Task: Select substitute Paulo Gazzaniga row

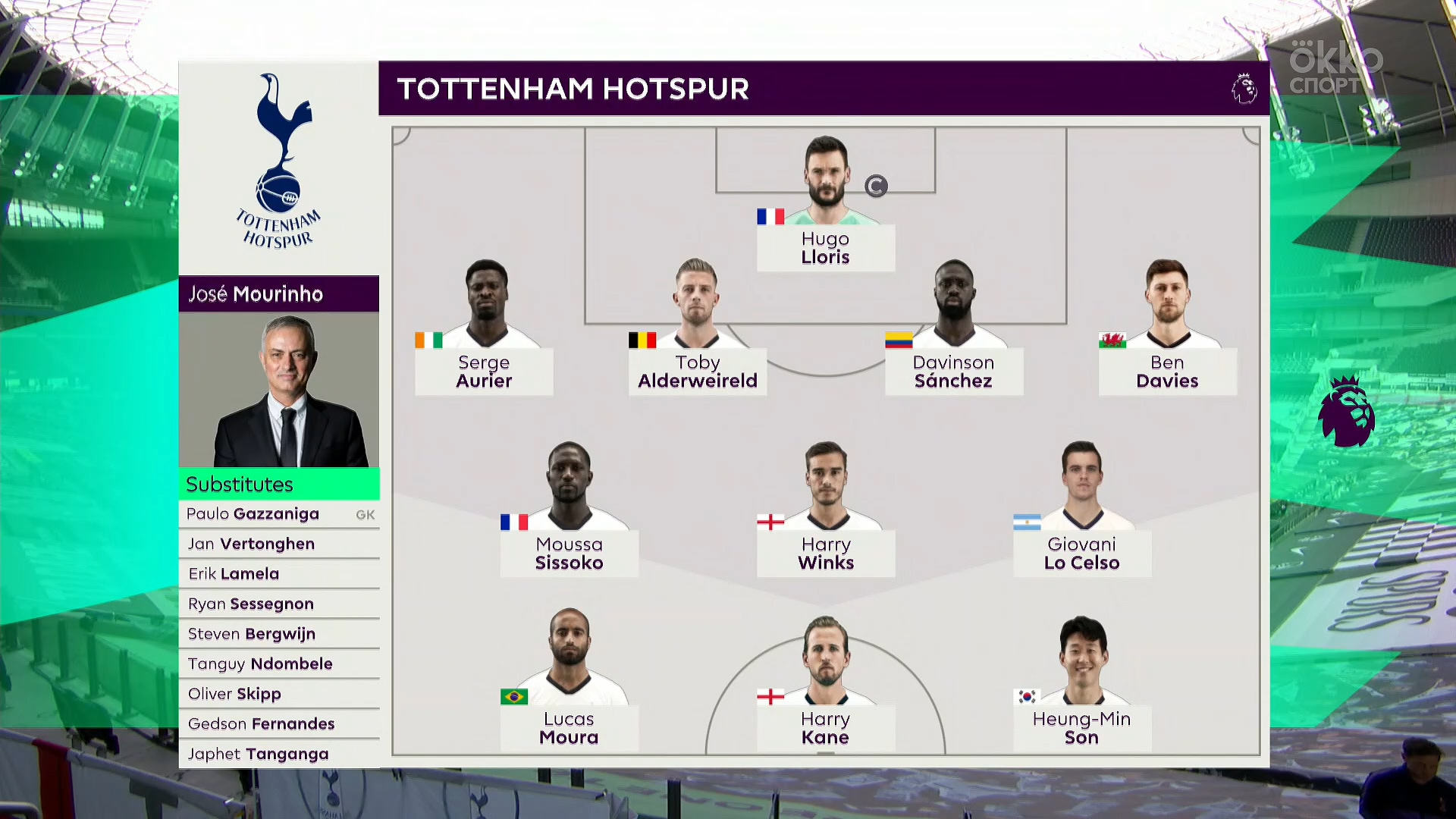Action: point(279,514)
